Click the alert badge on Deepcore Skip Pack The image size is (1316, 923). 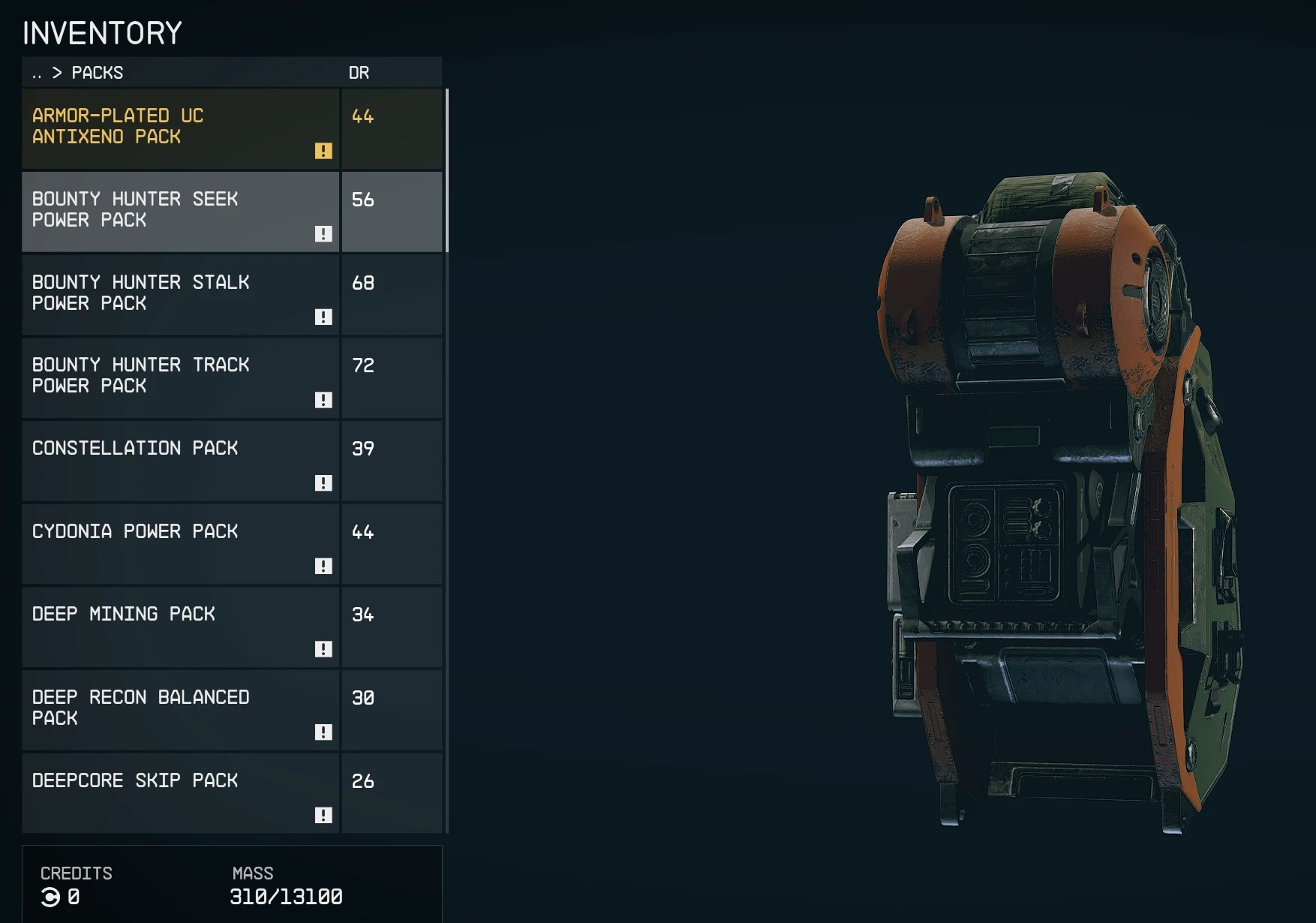point(324,816)
